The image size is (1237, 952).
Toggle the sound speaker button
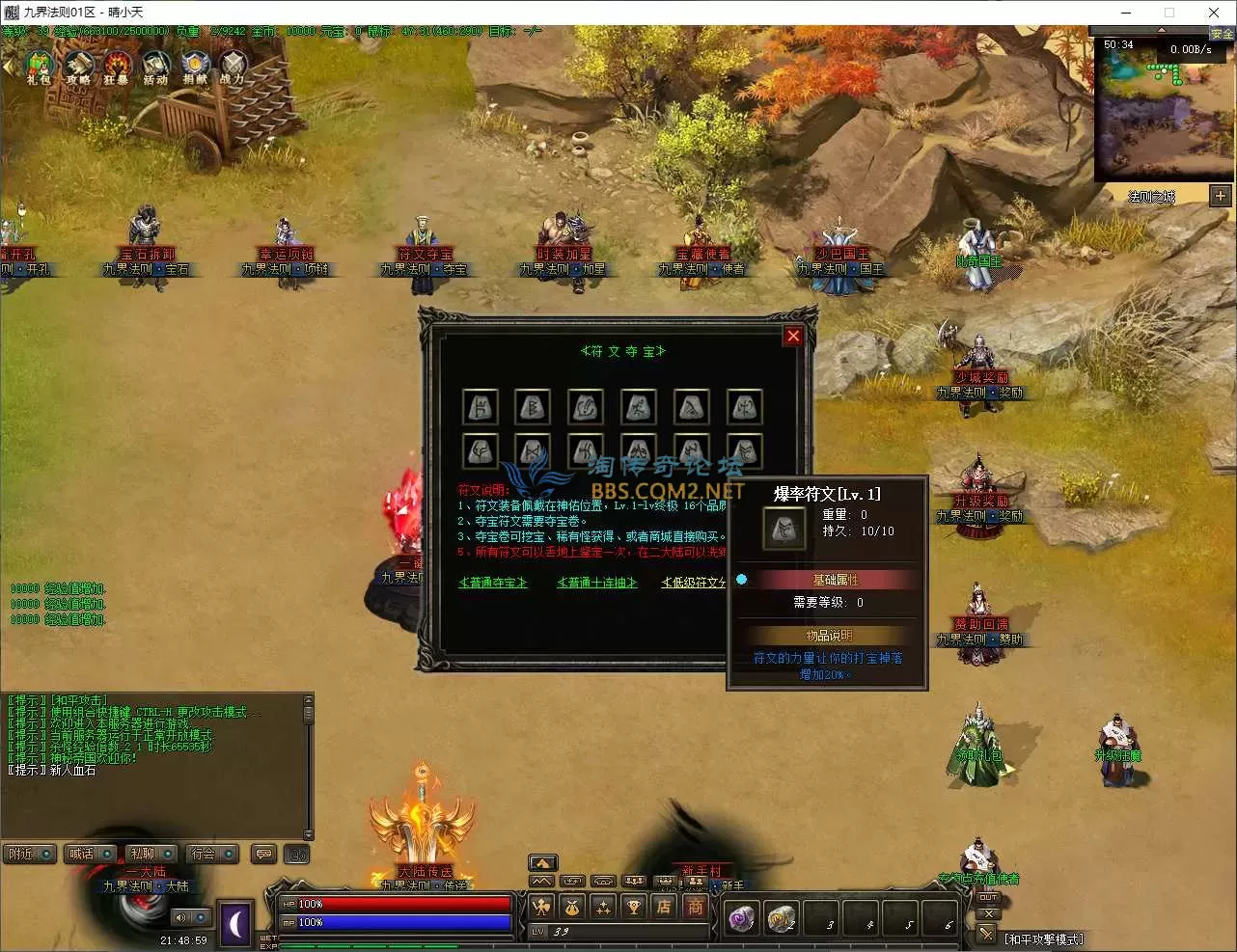(180, 917)
